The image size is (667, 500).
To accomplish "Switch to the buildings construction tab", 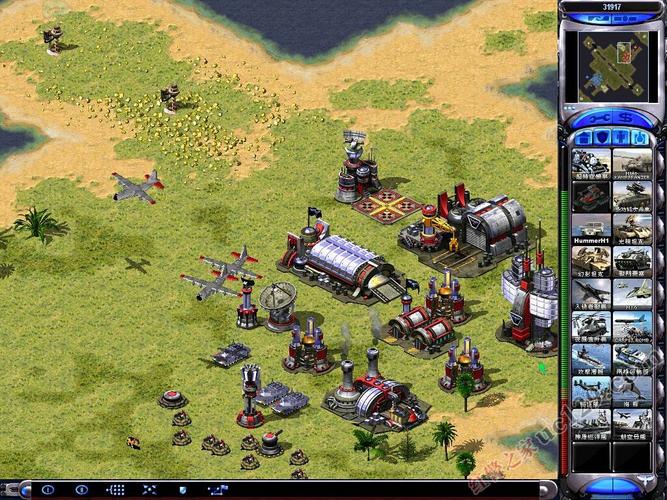I will click(x=582, y=136).
